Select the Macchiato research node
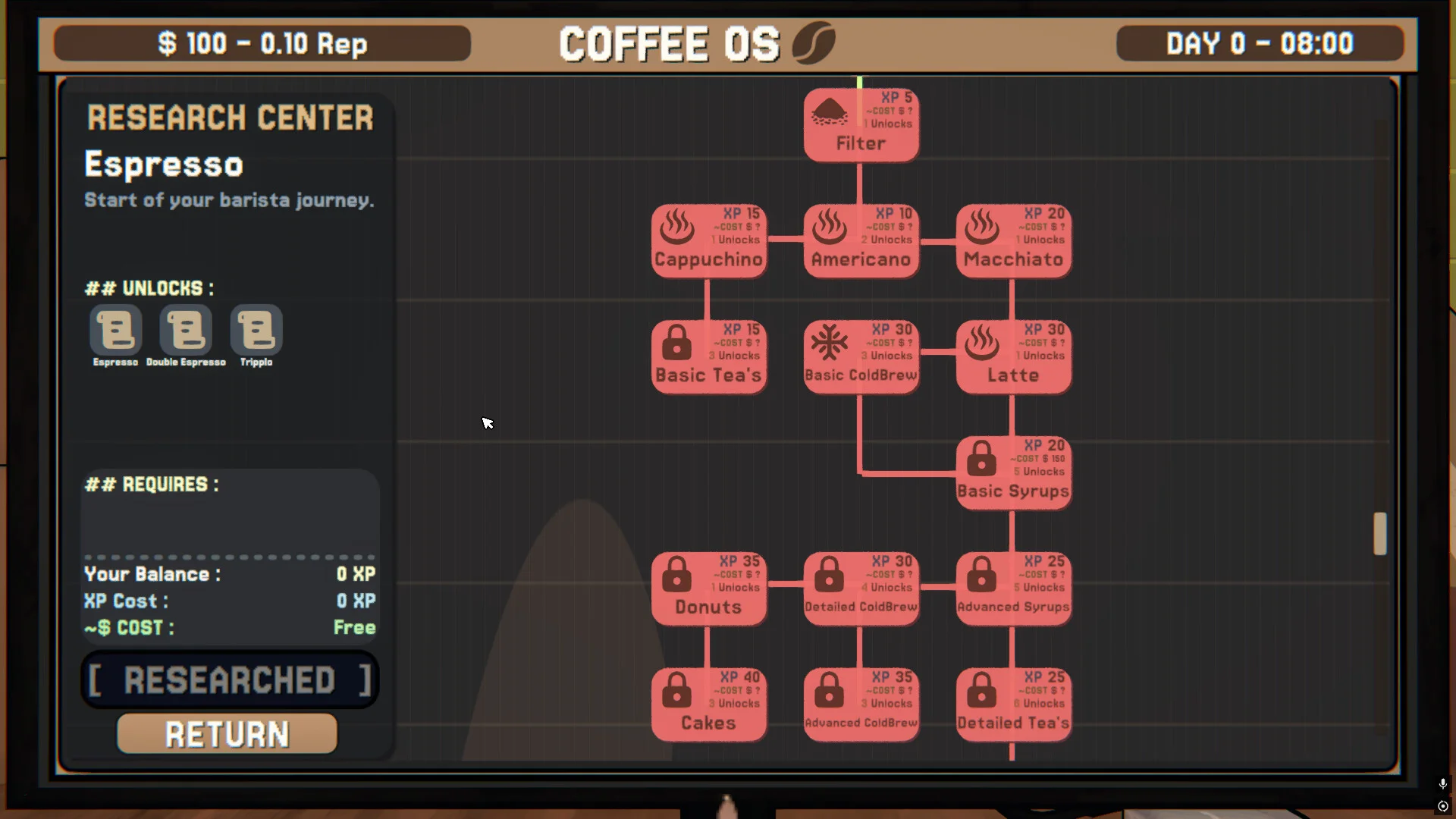Image resolution: width=1456 pixels, height=819 pixels. point(1013,241)
